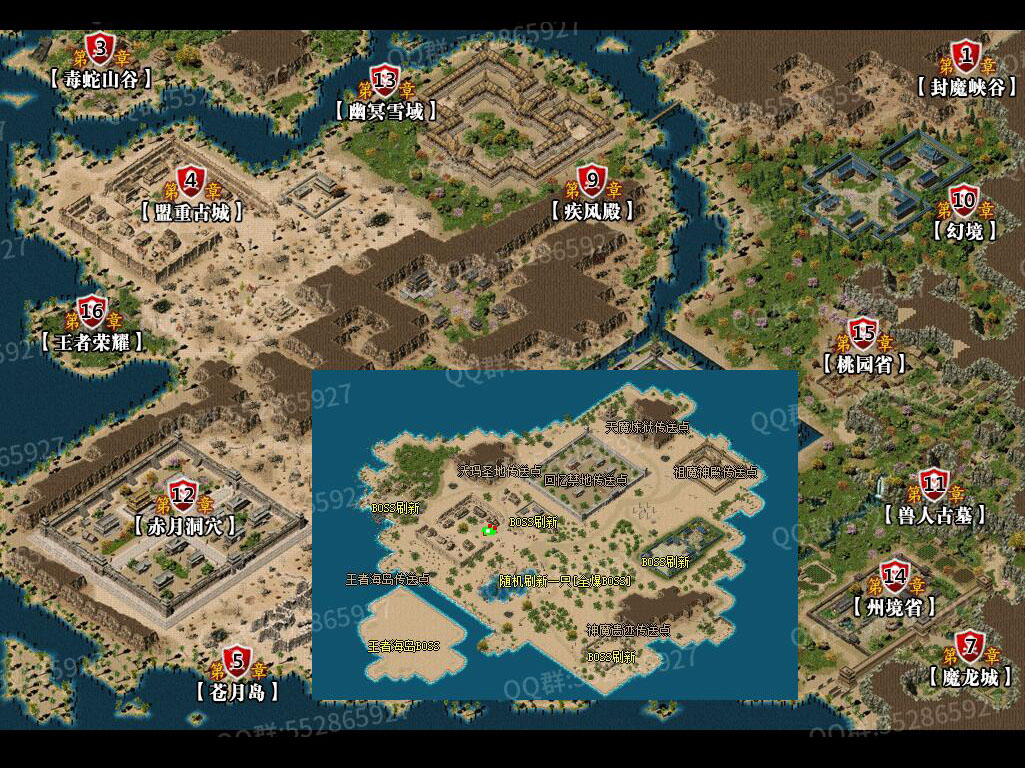Select the 王者海岛传送点 teleport label
1025x768 pixels.
(x=387, y=579)
